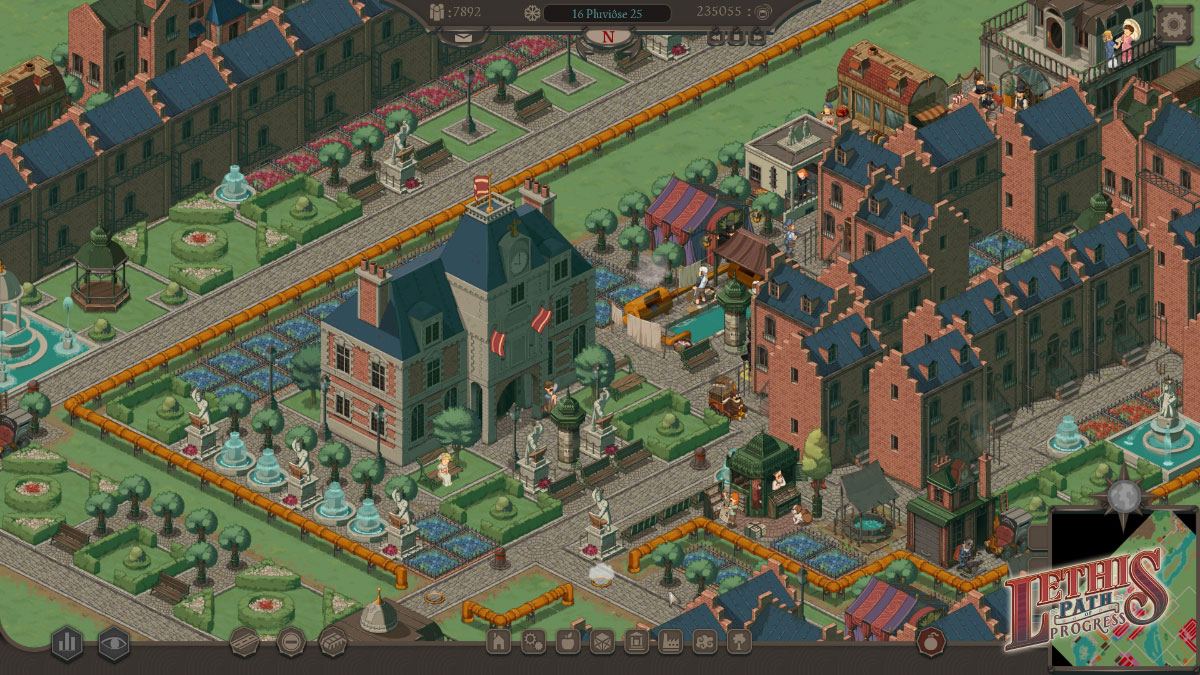Click the red octagonal button on bottom bar
1200x675 pixels.
[x=931, y=642]
